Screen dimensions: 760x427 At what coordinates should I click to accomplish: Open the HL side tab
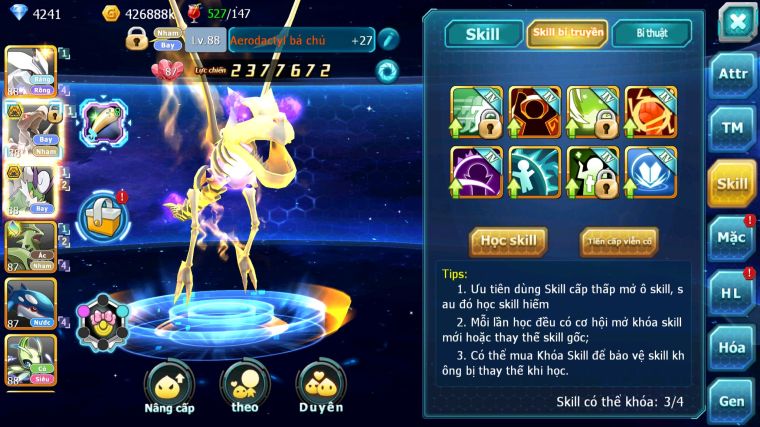pyautogui.click(x=733, y=293)
